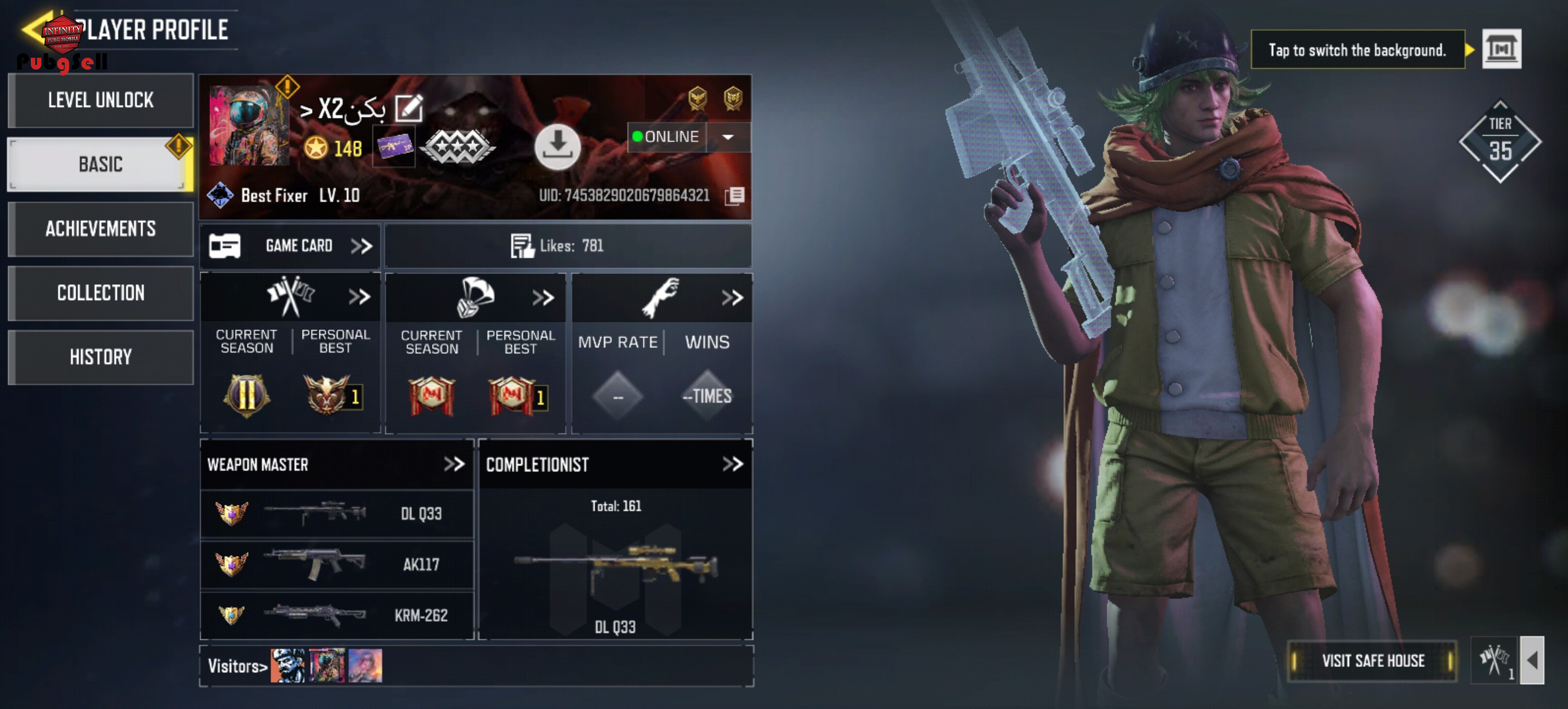Go back using the yellow arrow
Viewport: 1568px width, 709px height.
click(33, 29)
